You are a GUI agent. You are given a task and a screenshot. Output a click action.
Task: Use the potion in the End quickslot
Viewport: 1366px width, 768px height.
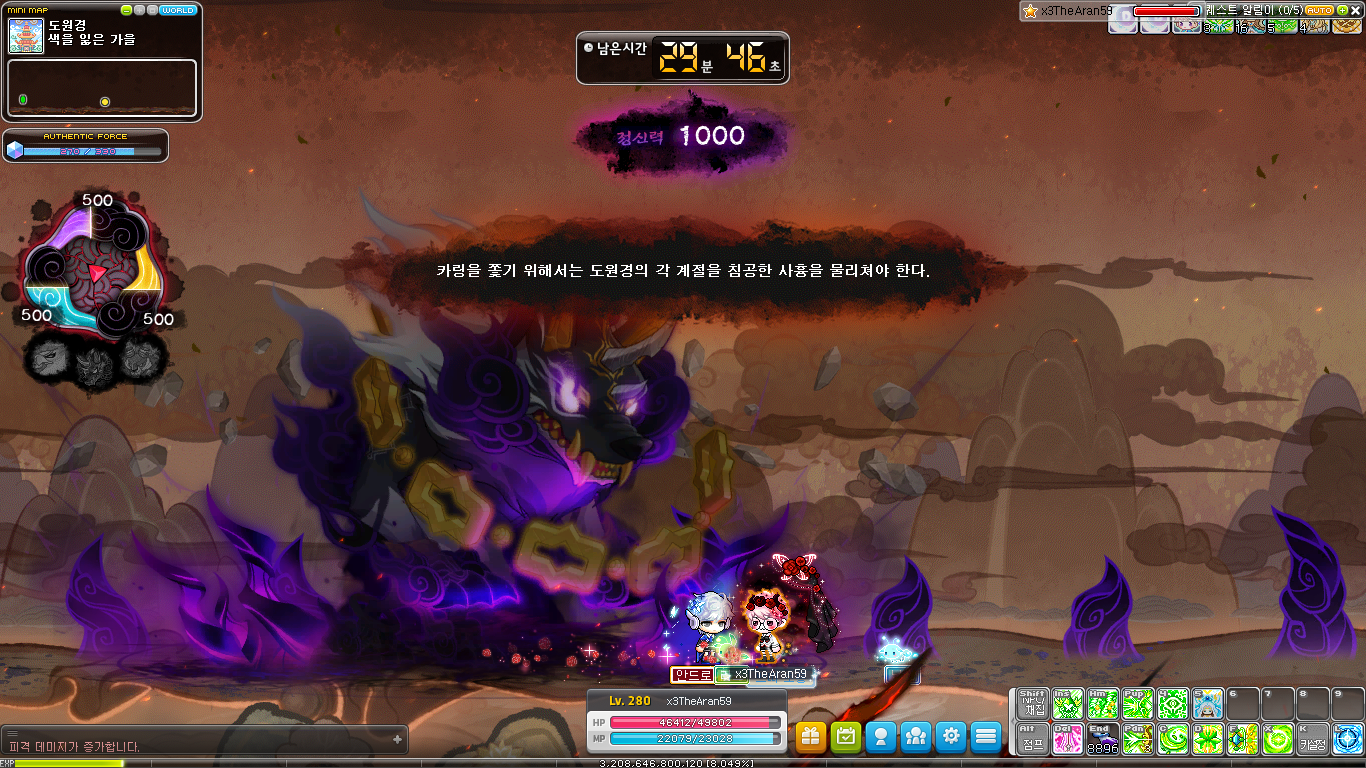(x=1102, y=739)
